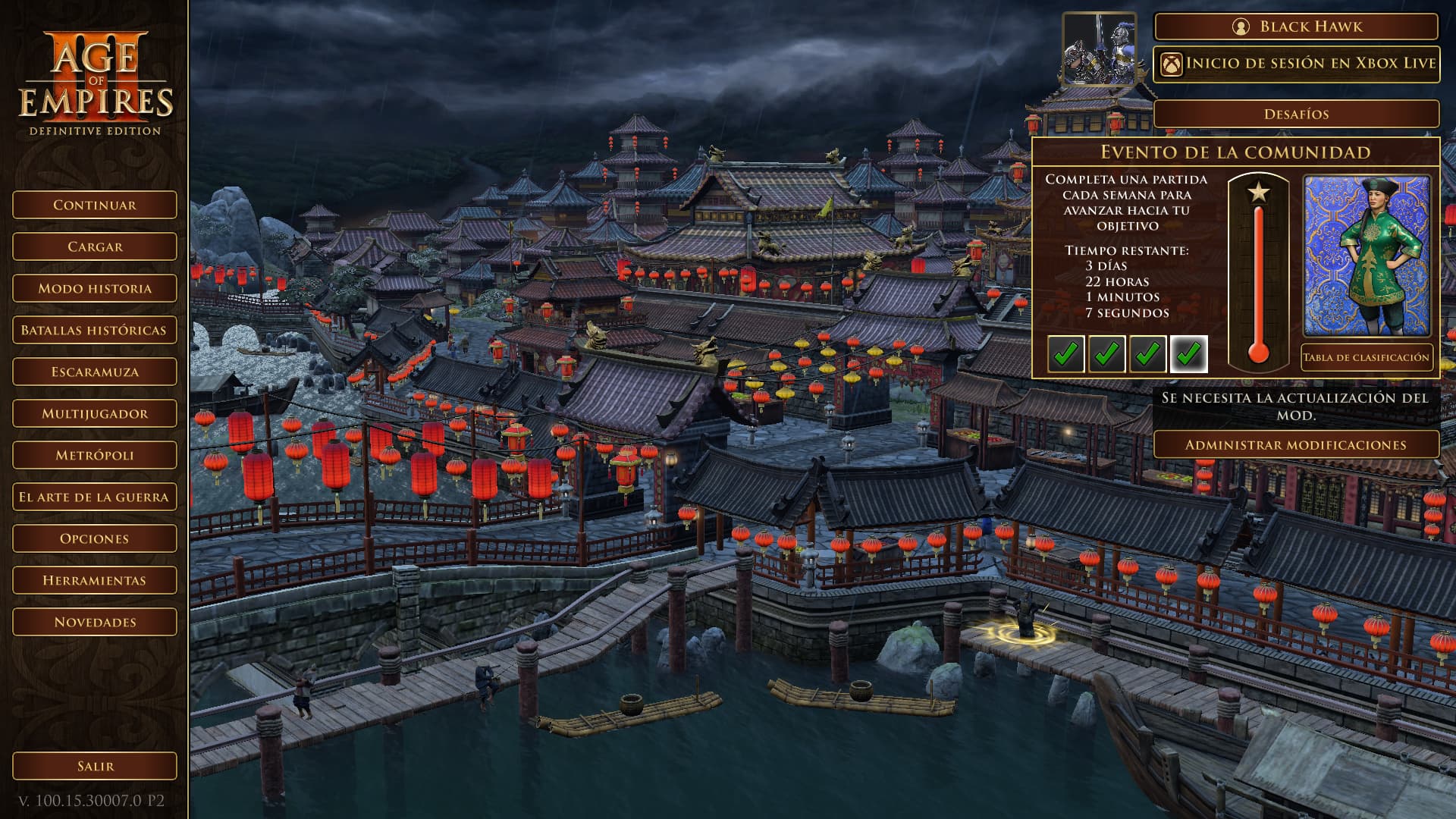Select the green-robed event reward portrait
Screen dimensions: 1456x819
click(1367, 256)
